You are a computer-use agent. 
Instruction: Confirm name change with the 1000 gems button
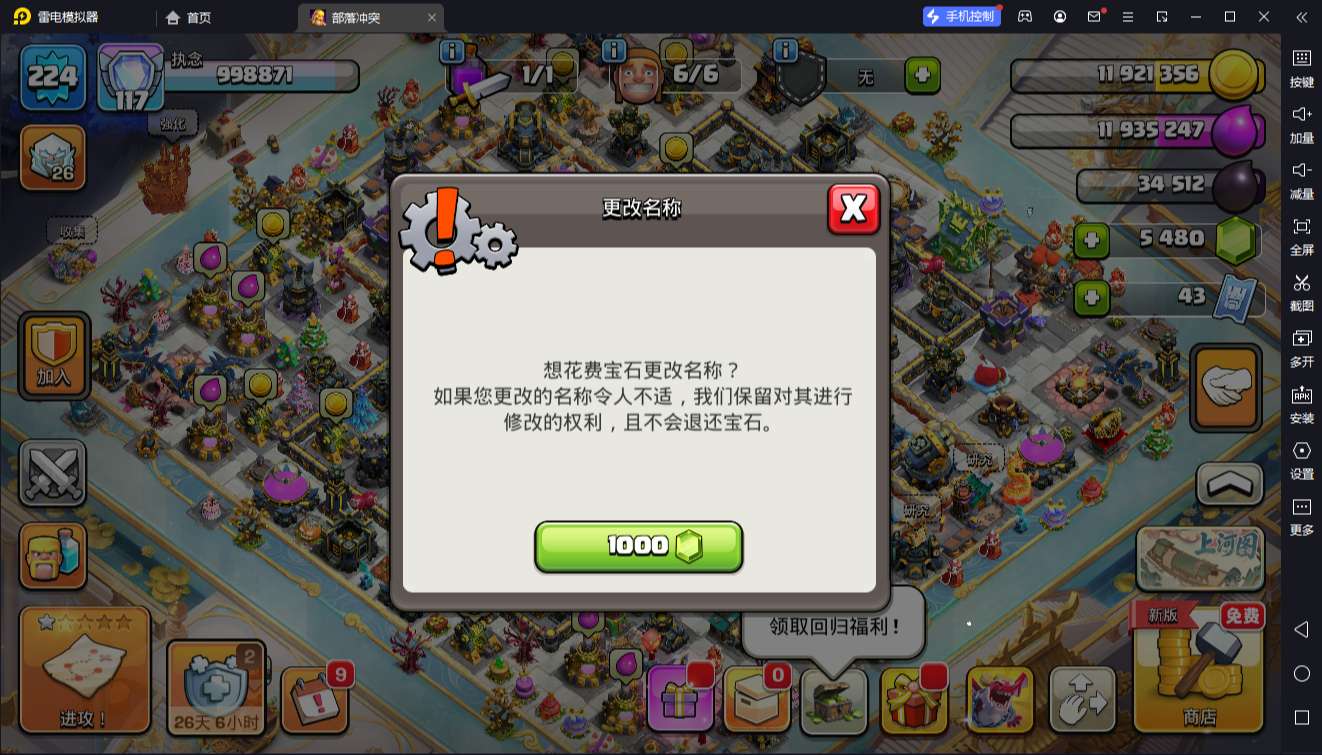coord(639,546)
